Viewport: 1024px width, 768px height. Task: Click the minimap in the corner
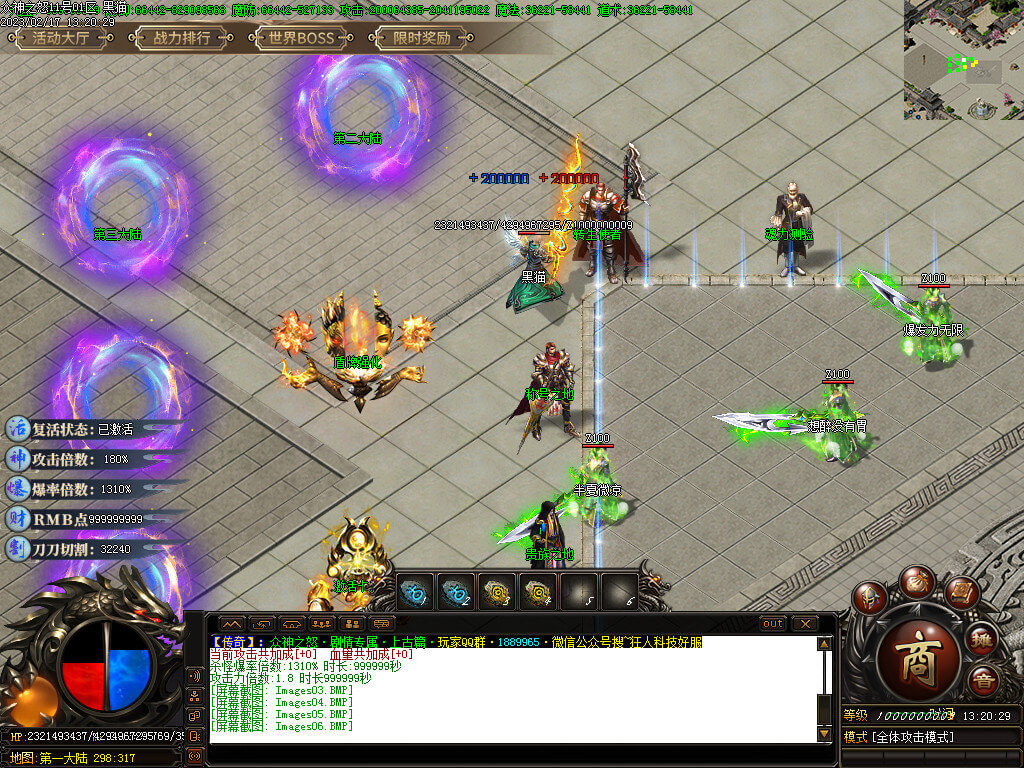click(963, 60)
